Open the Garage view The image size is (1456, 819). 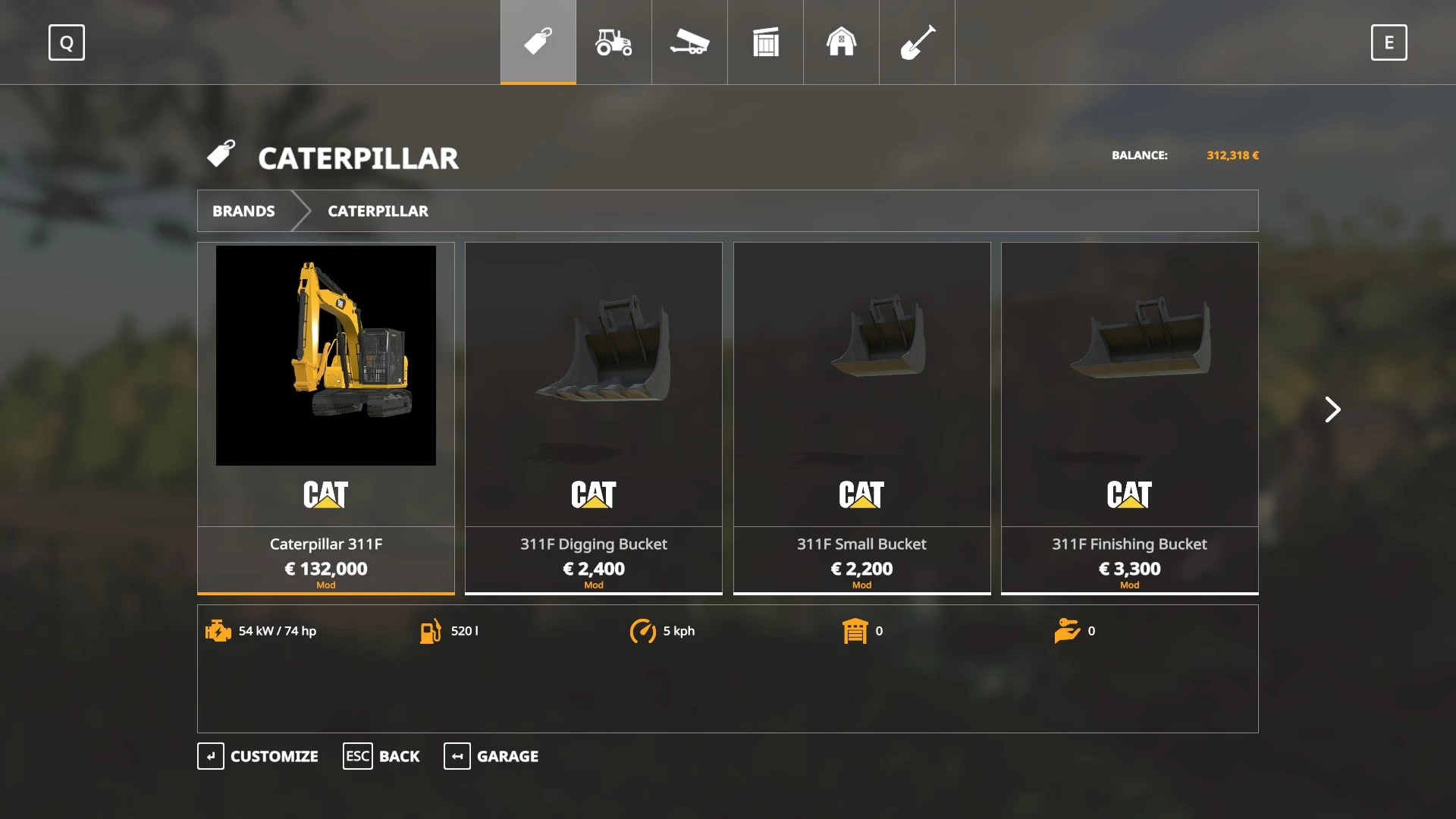(x=491, y=756)
